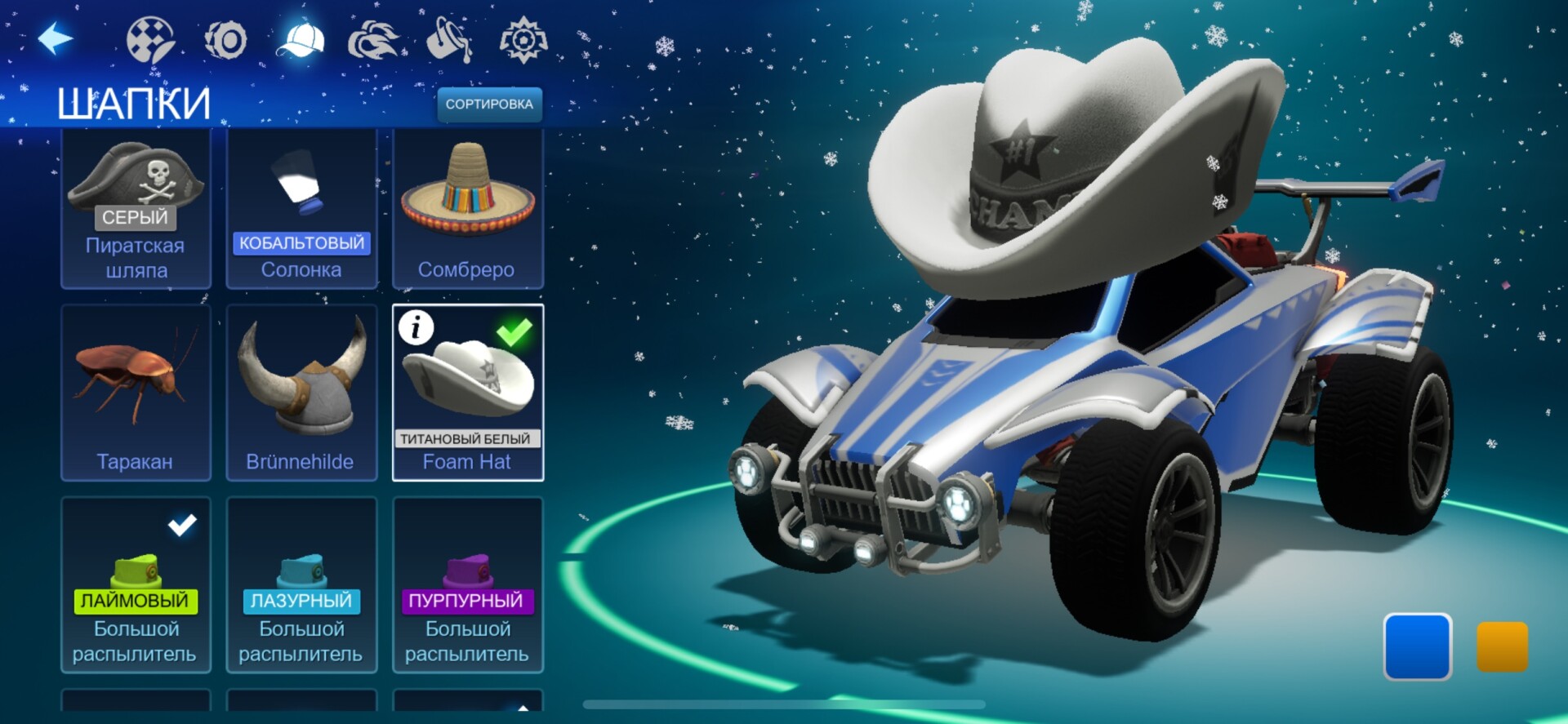Select the лазурный Большой распылитель
Image resolution: width=1568 pixels, height=724 pixels.
pos(301,585)
